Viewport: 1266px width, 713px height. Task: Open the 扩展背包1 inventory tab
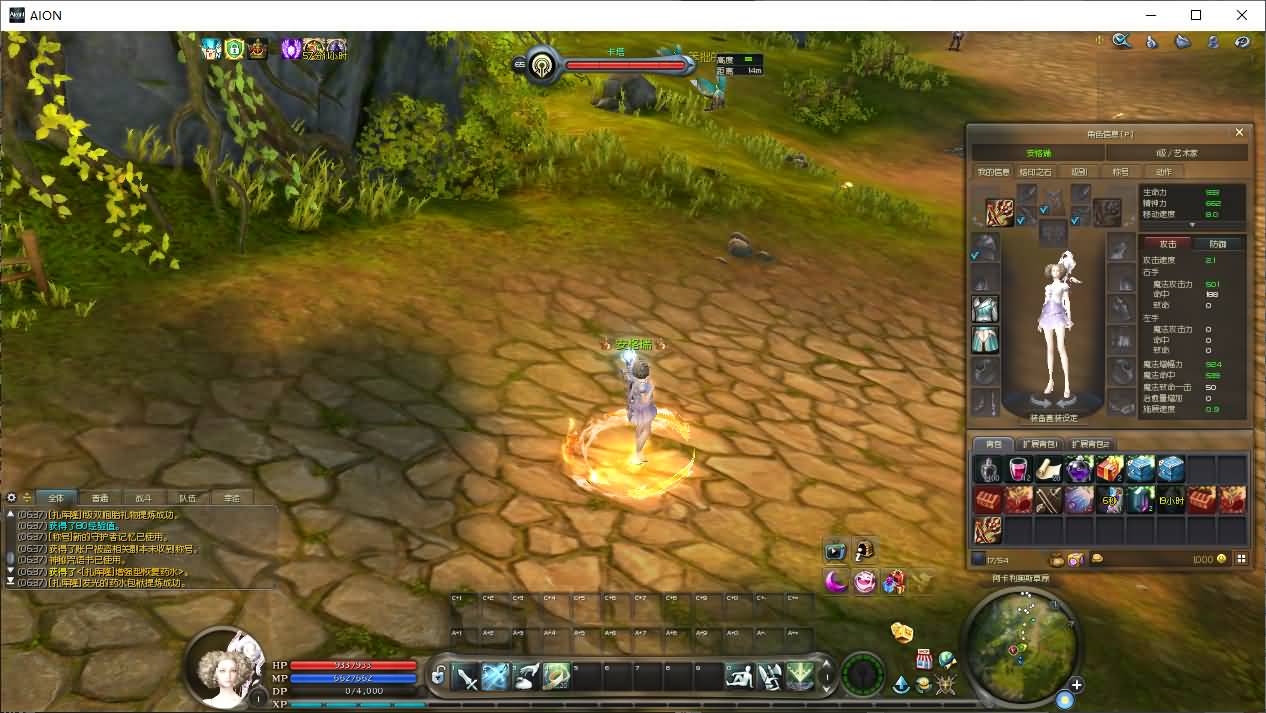click(1042, 444)
